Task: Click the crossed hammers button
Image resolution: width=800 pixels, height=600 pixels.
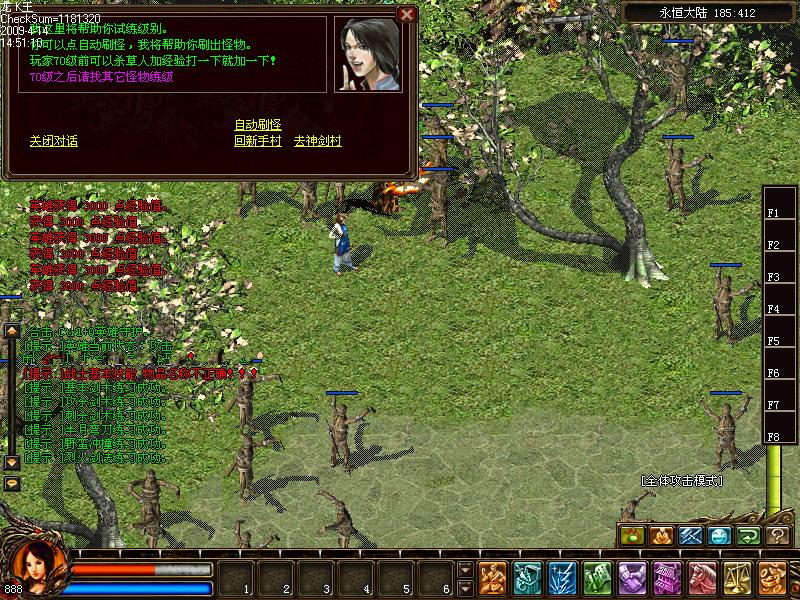Action: (691, 536)
